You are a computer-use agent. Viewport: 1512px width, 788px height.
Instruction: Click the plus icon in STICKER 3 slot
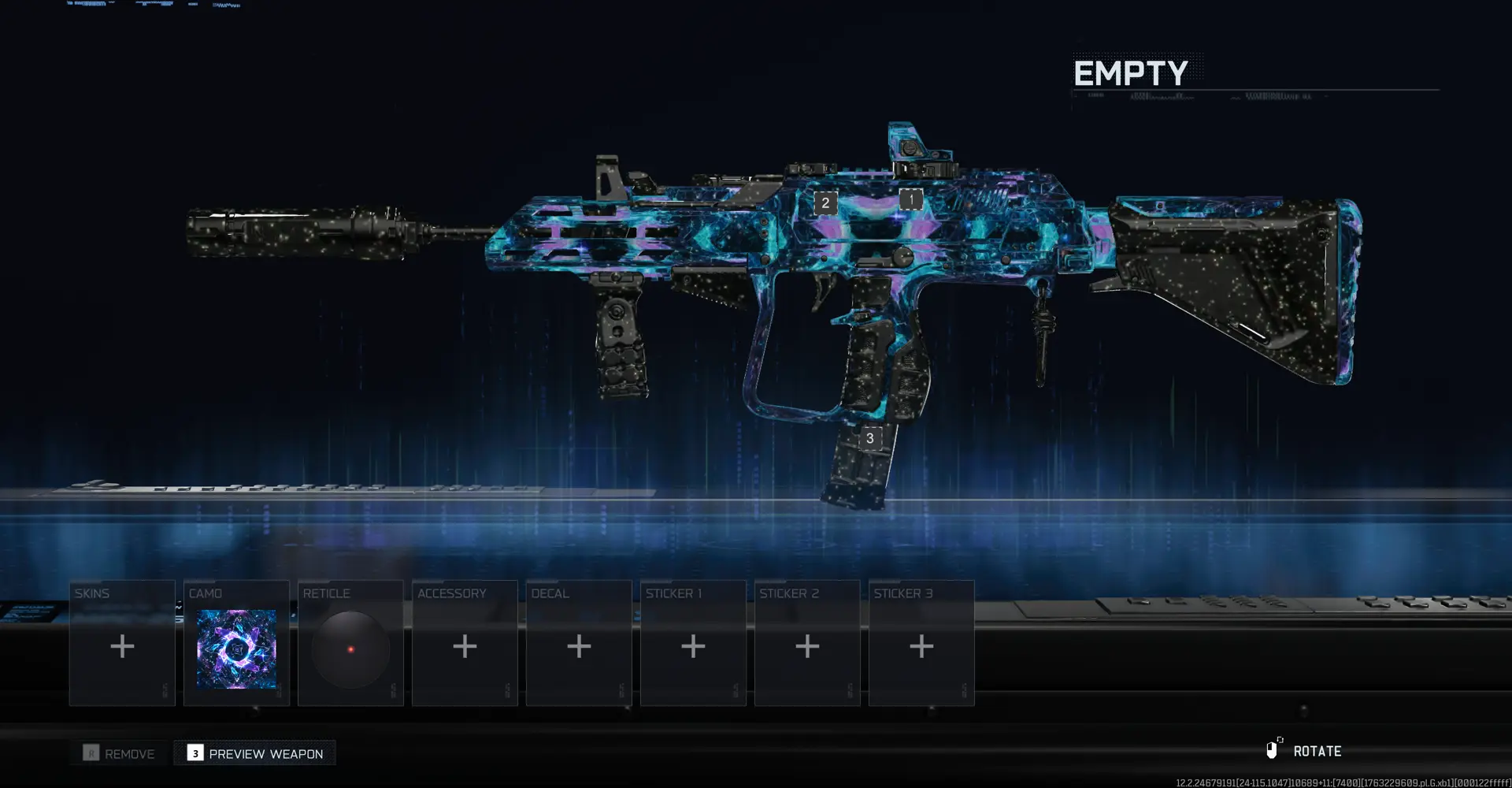(x=921, y=646)
